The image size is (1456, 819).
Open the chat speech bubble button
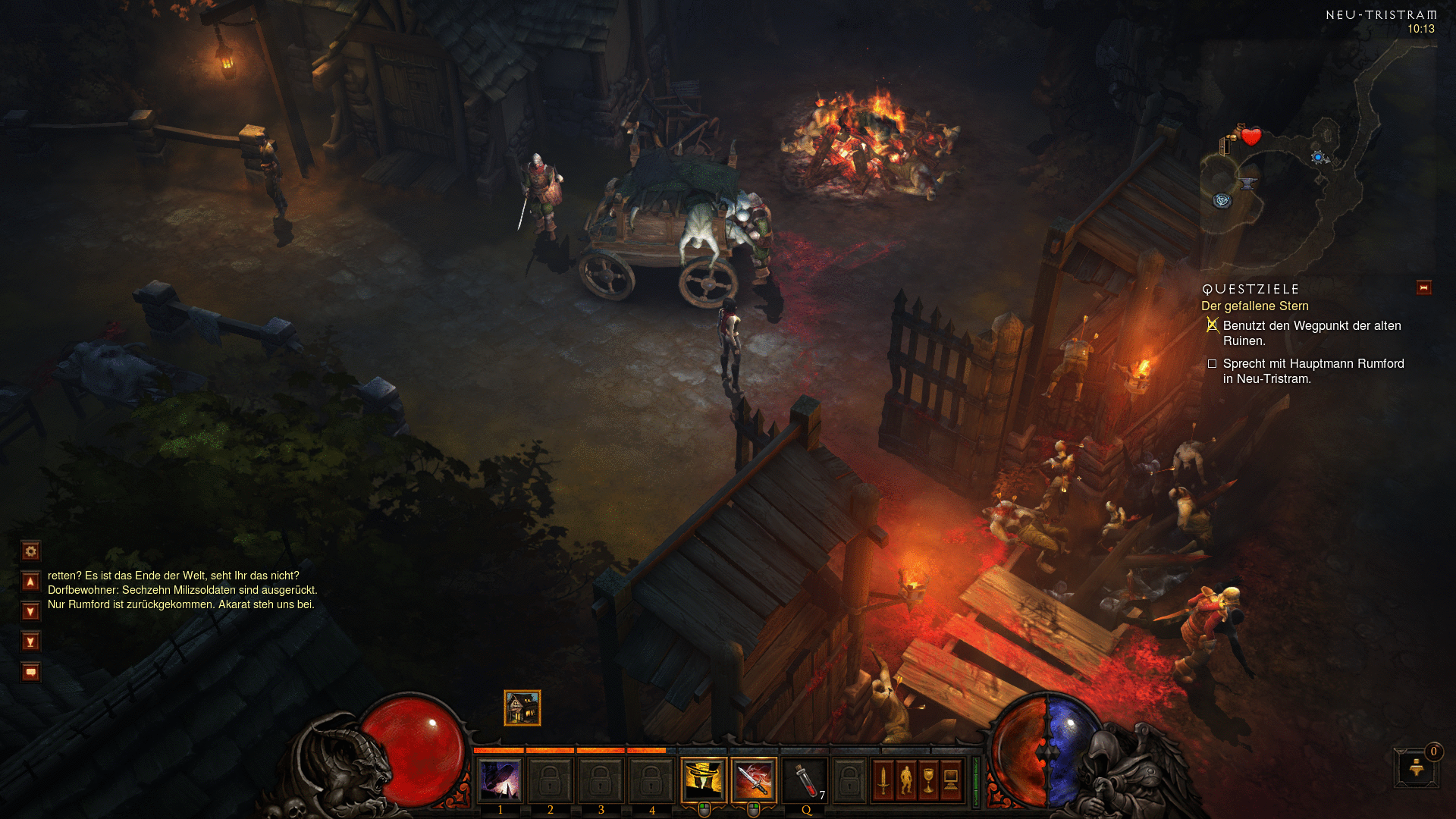pyautogui.click(x=30, y=673)
